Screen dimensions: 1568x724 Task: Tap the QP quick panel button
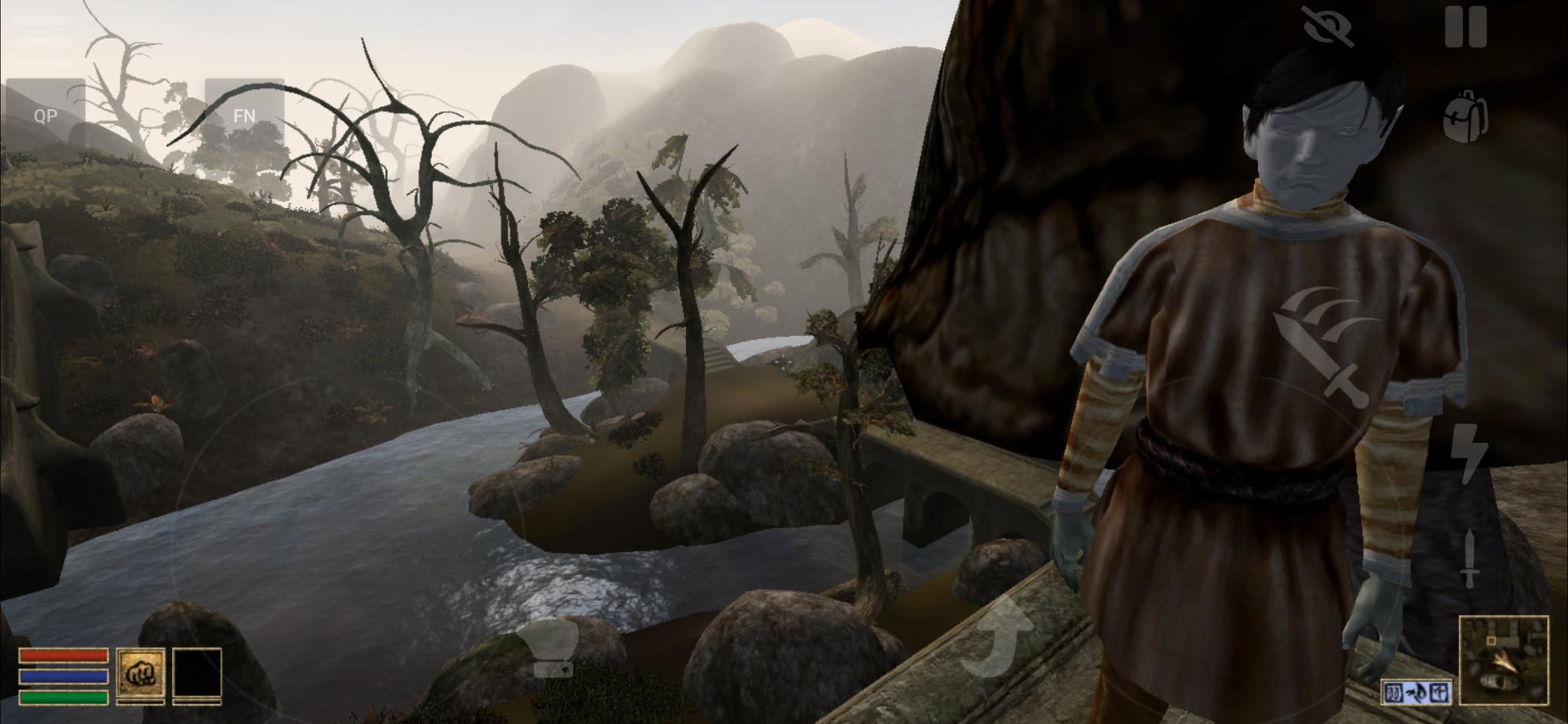click(x=45, y=116)
